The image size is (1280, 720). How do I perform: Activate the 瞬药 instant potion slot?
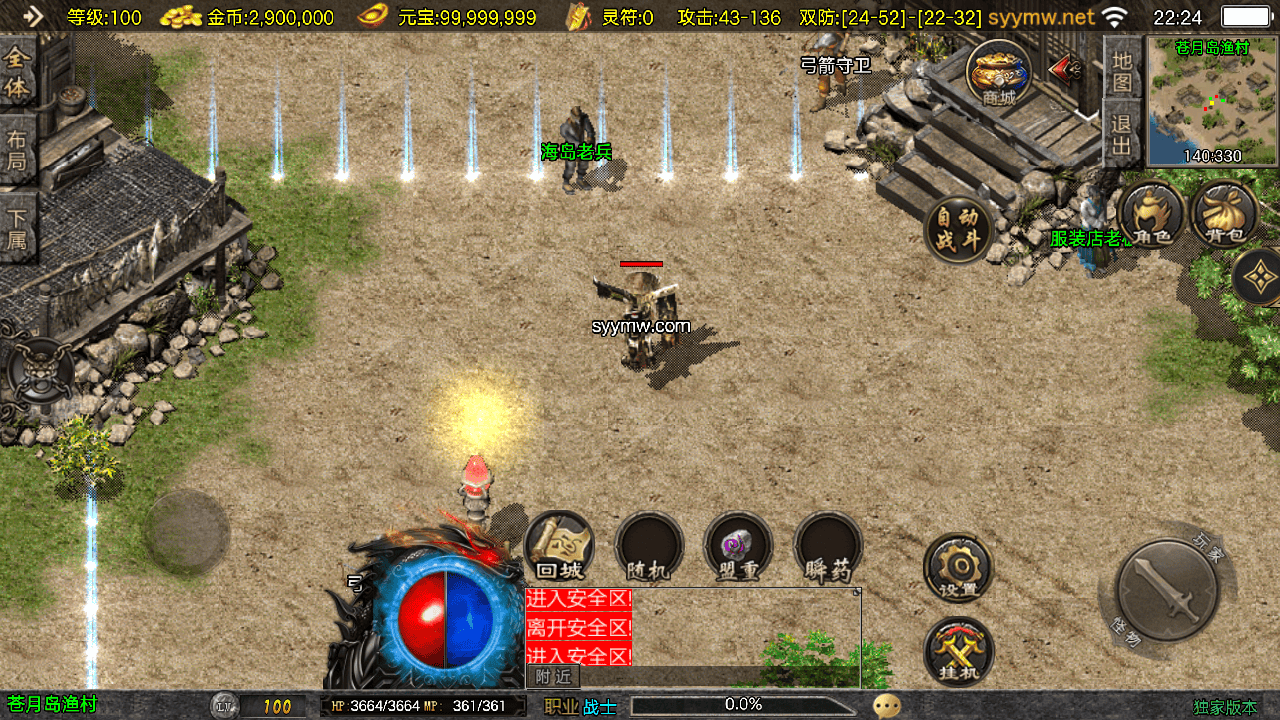[828, 546]
